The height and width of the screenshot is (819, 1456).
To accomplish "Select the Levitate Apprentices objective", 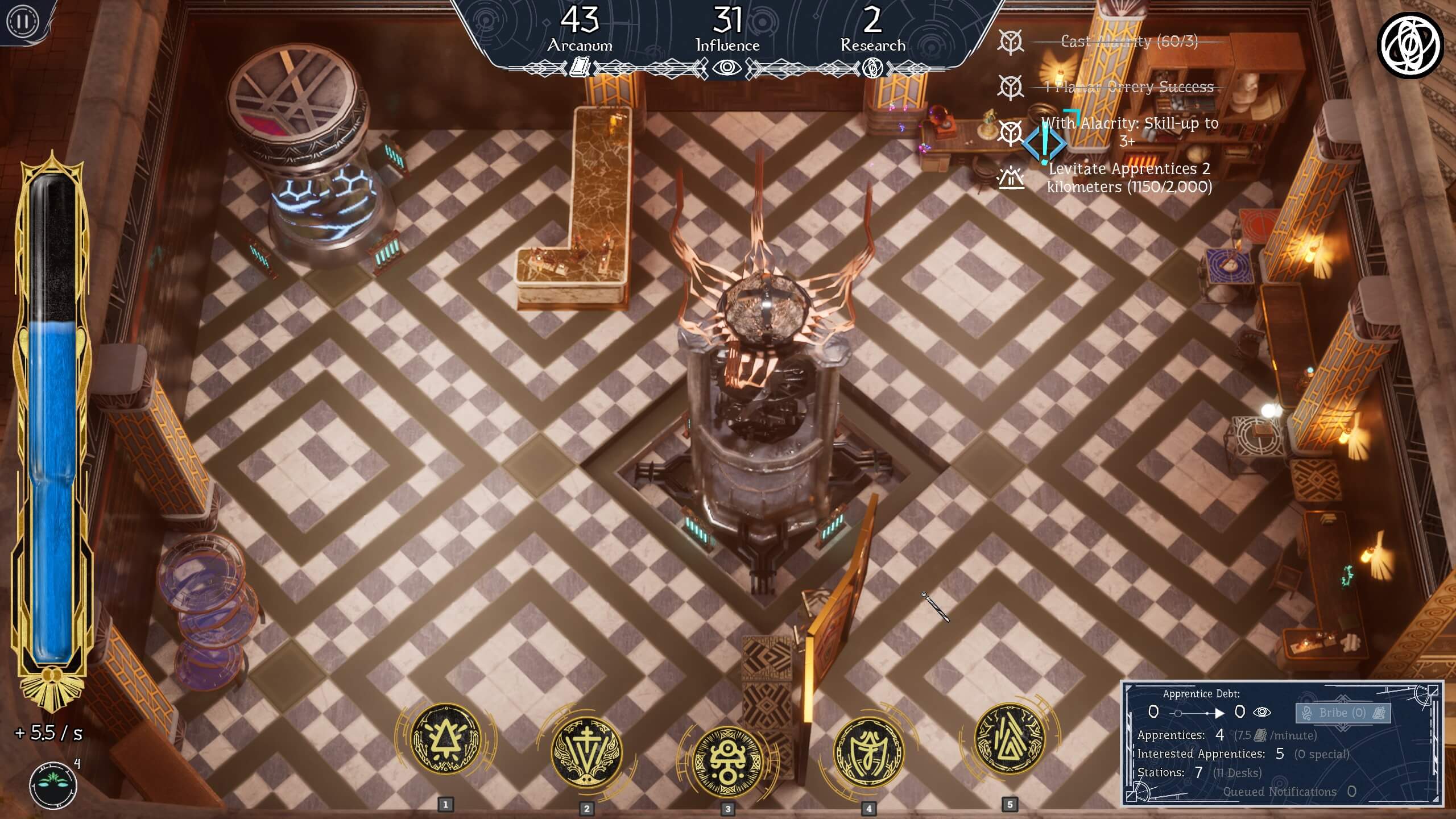I will tap(1130, 177).
